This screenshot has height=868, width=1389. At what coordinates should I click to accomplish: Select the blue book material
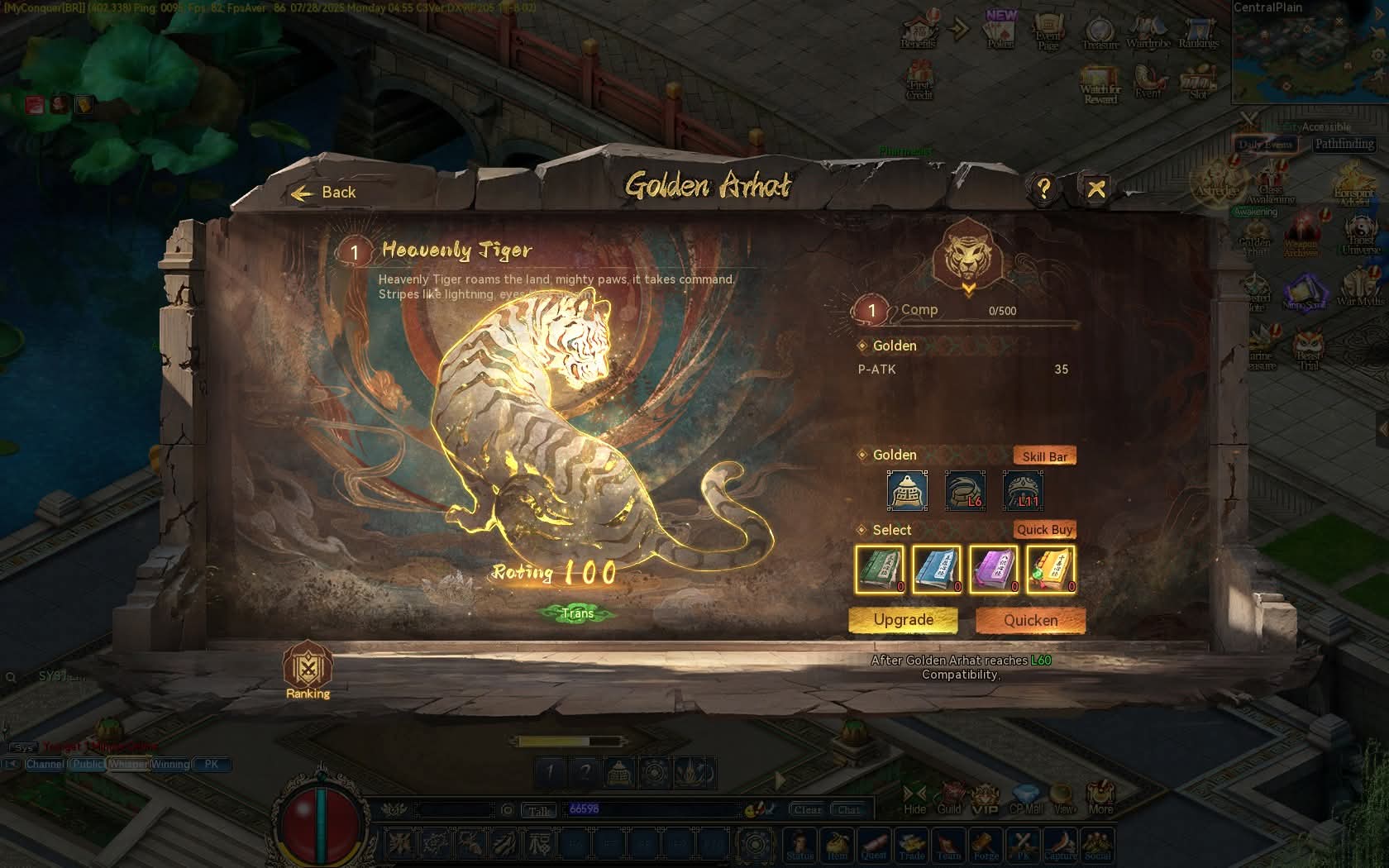pyautogui.click(x=937, y=570)
